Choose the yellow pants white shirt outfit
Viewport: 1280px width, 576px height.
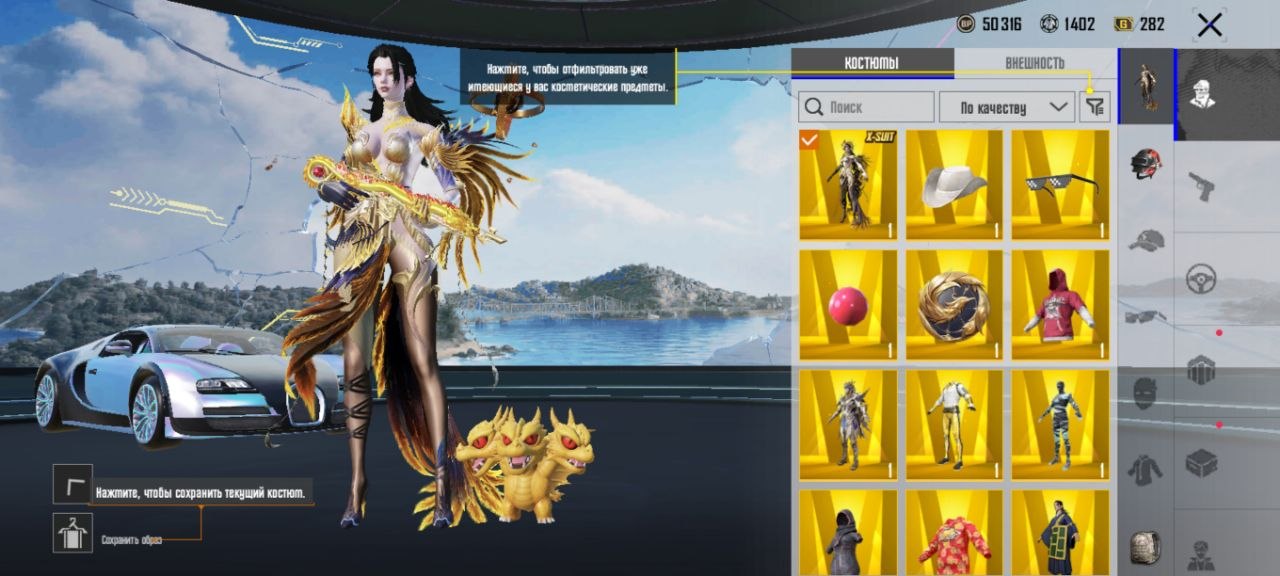tap(954, 424)
